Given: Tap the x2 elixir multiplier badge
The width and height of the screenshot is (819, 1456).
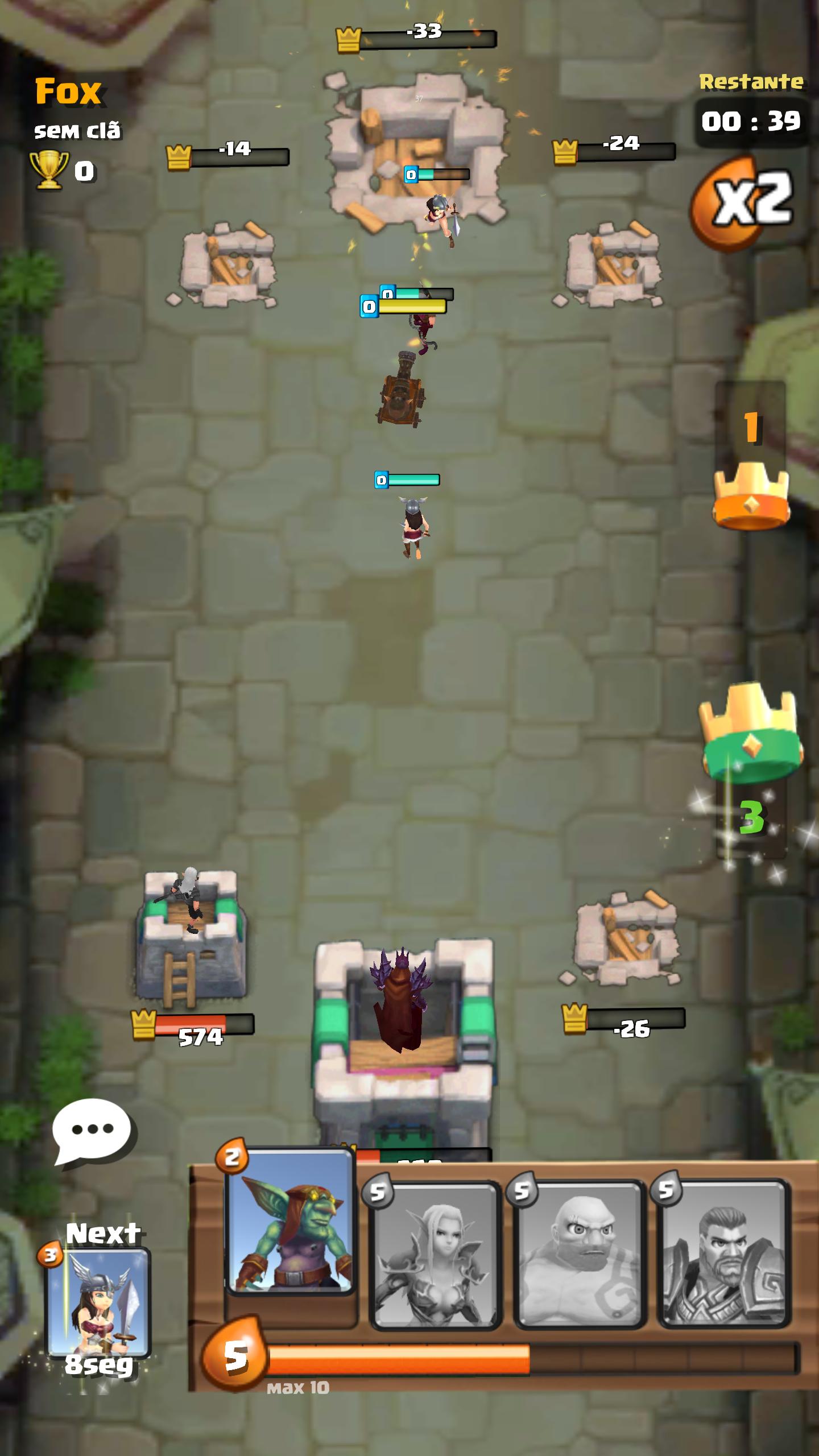Looking at the screenshot, I should pyautogui.click(x=745, y=199).
